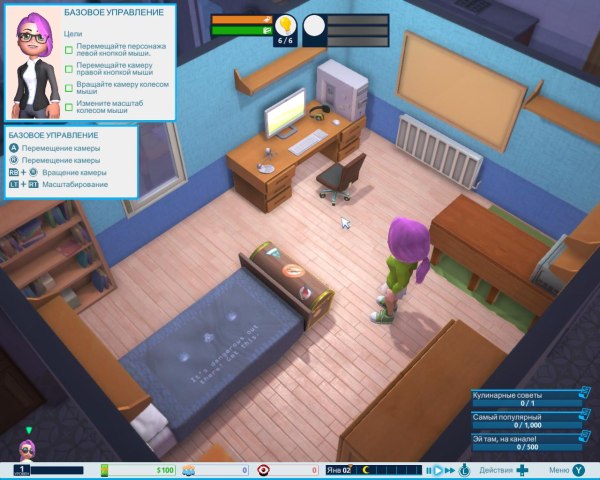Select the pink-haired character portrait at bottom
This screenshot has width=600, height=480.
pos(28,448)
